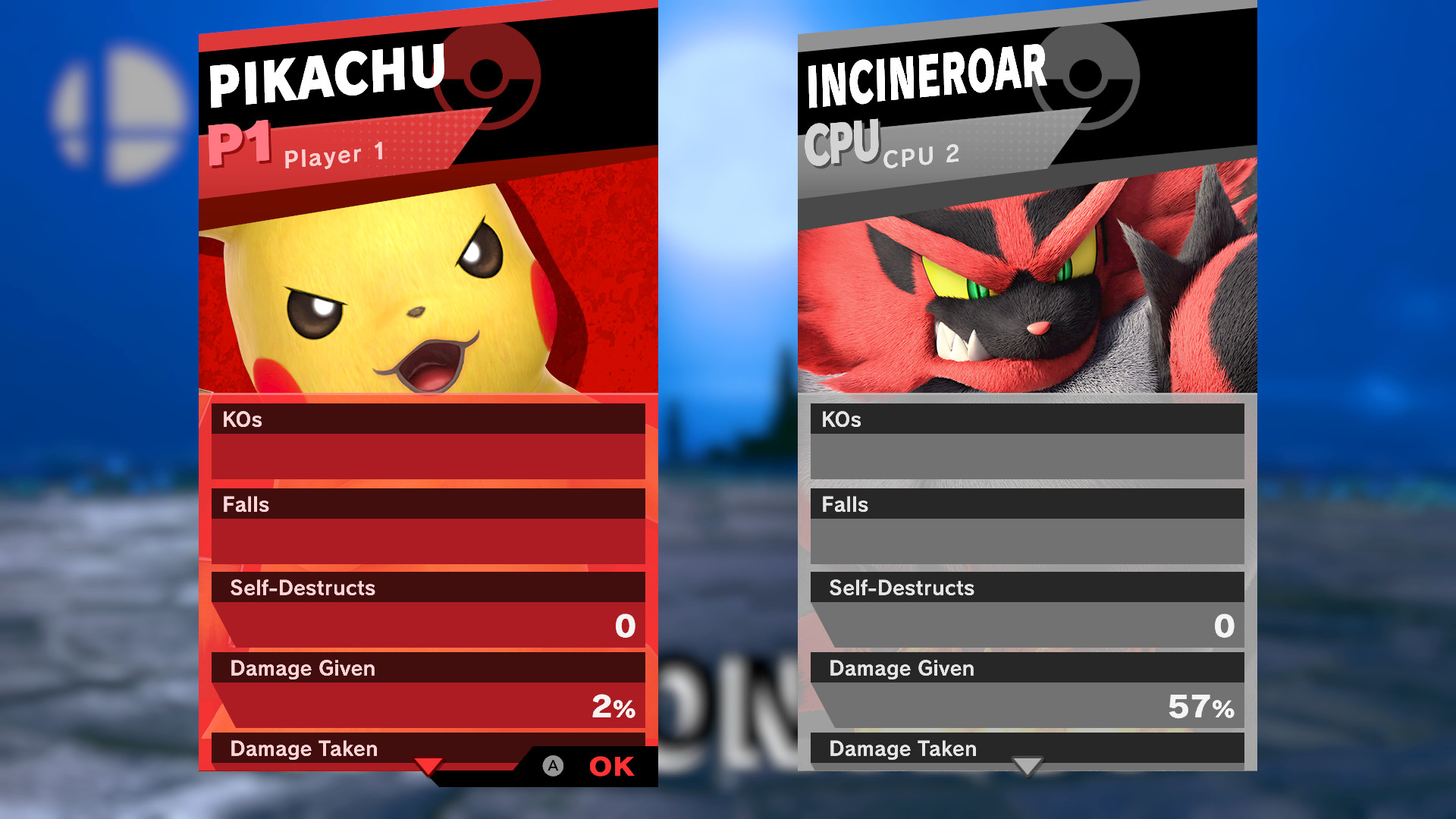This screenshot has width=1456, height=819.
Task: Click the Damage Taken row on Incineroar's card
Action: 1028,749
